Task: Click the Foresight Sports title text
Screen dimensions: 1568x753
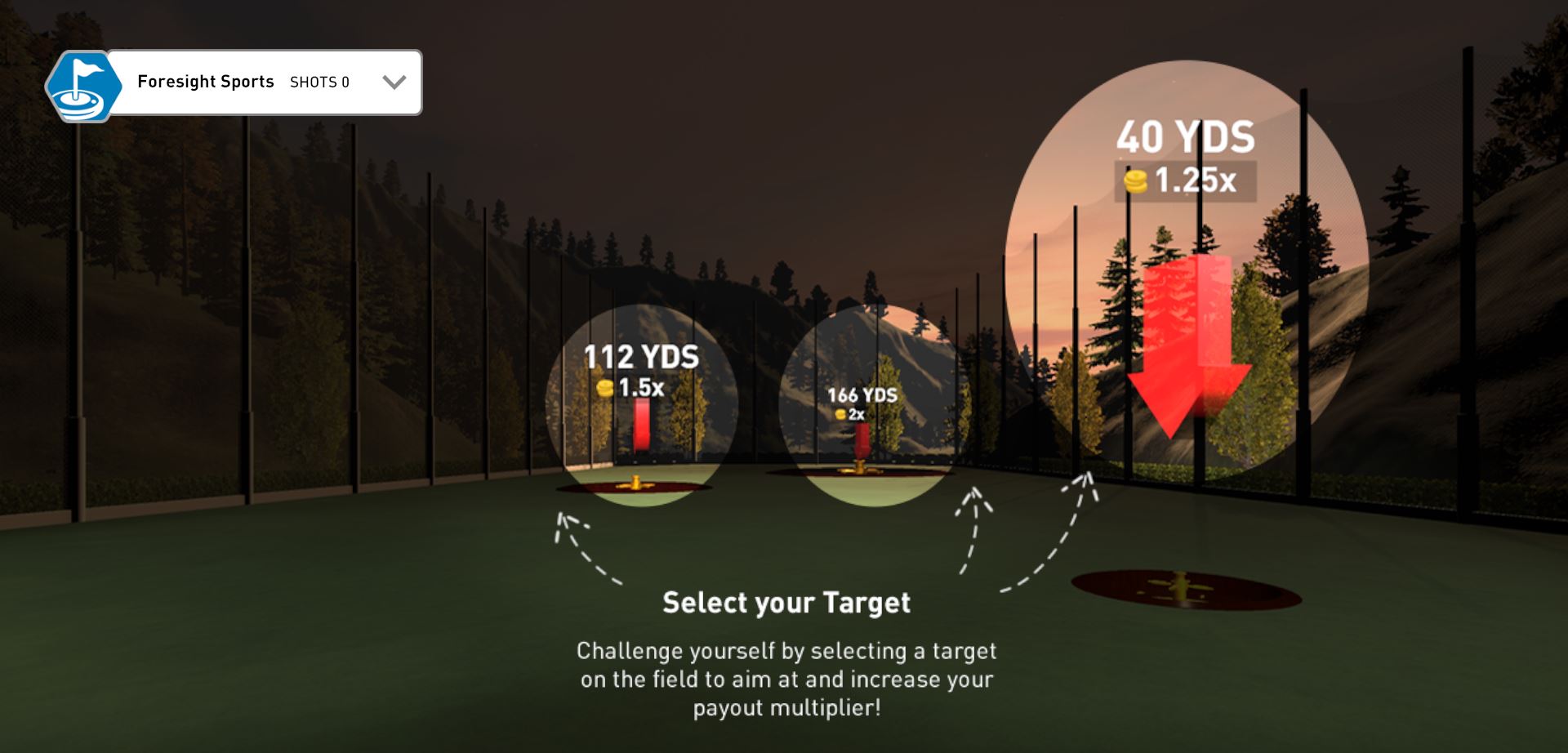Action: (206, 82)
